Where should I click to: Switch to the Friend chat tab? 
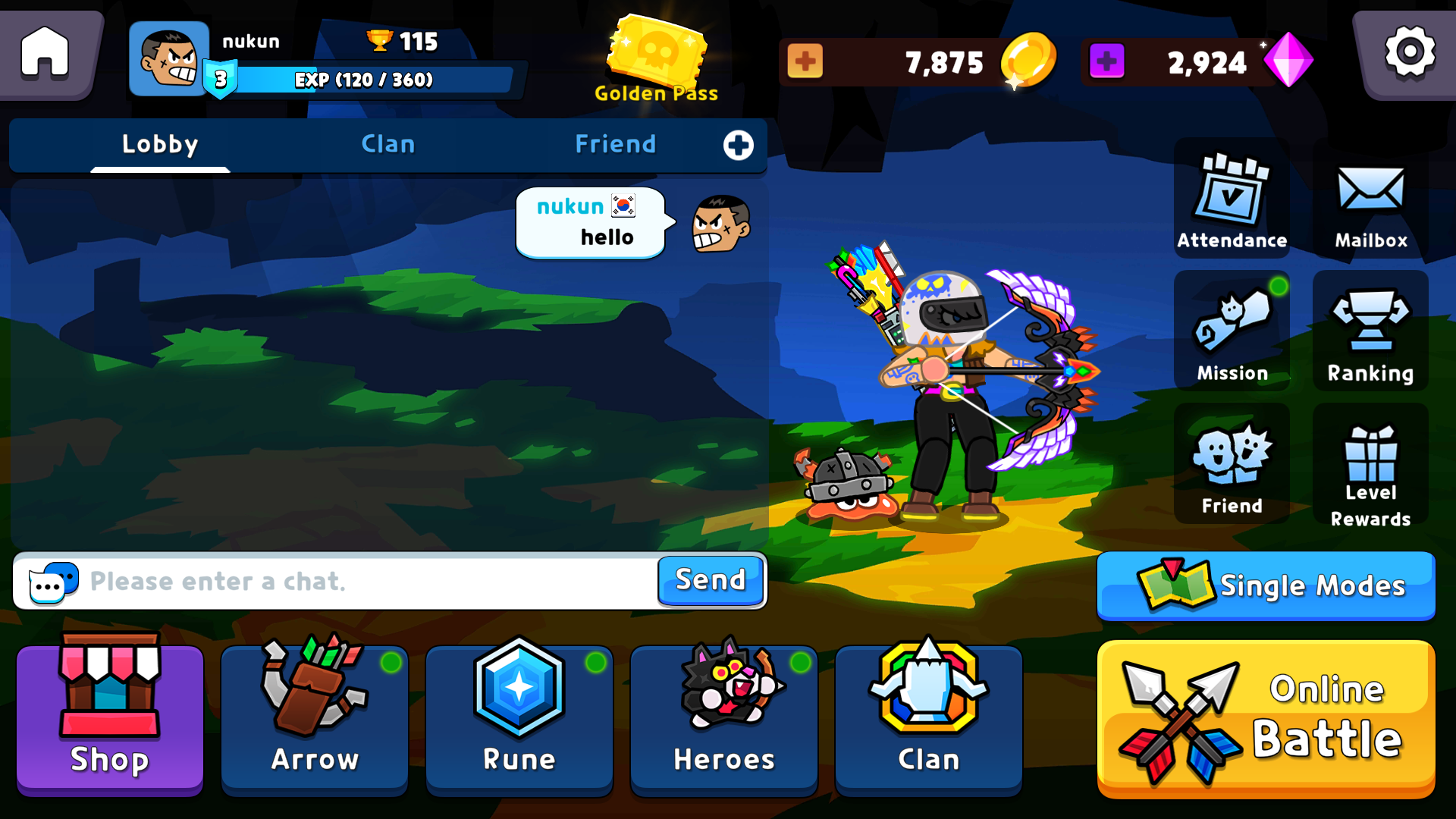click(616, 144)
